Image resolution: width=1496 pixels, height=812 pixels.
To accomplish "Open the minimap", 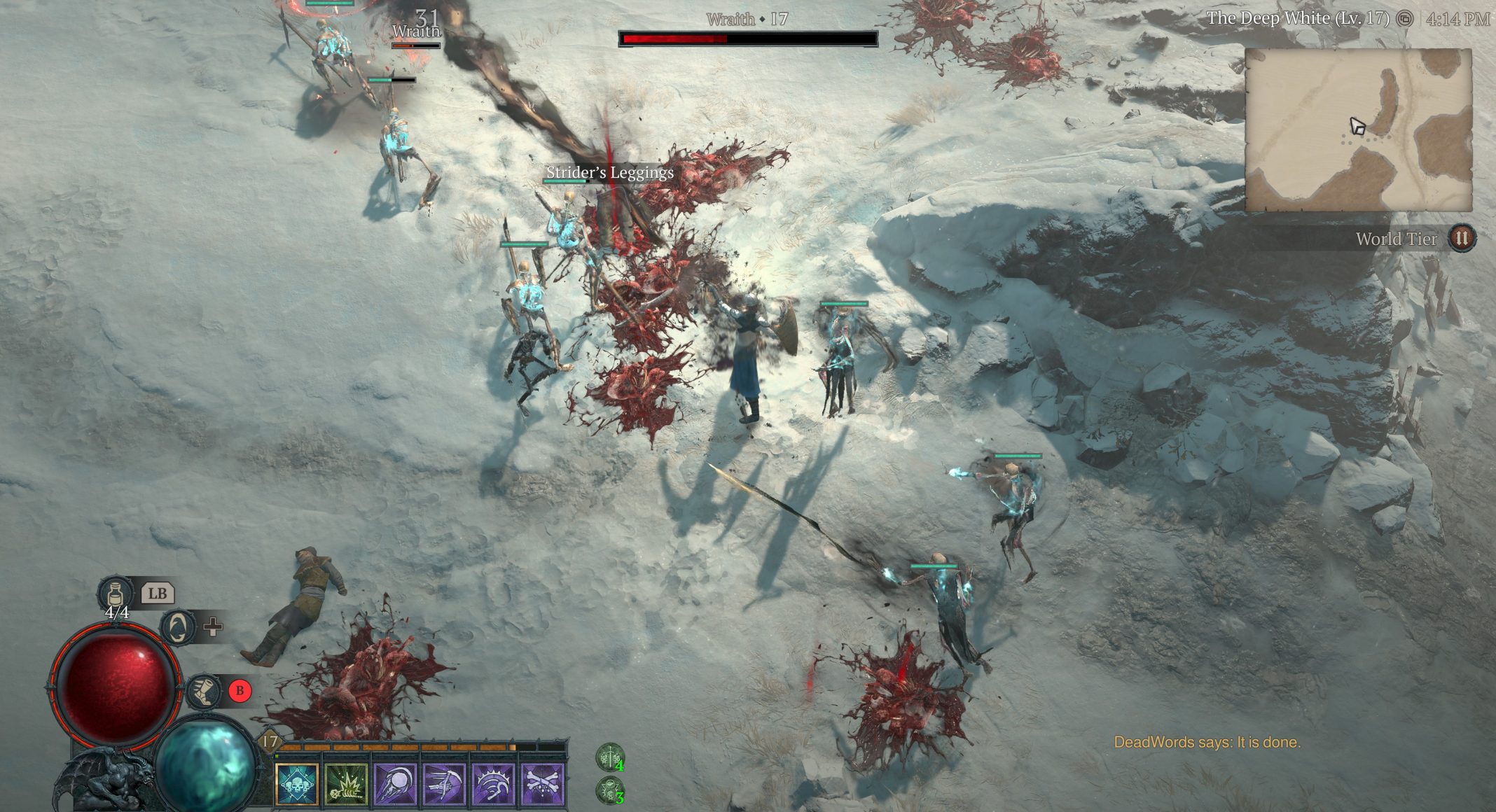I will point(1358,130).
